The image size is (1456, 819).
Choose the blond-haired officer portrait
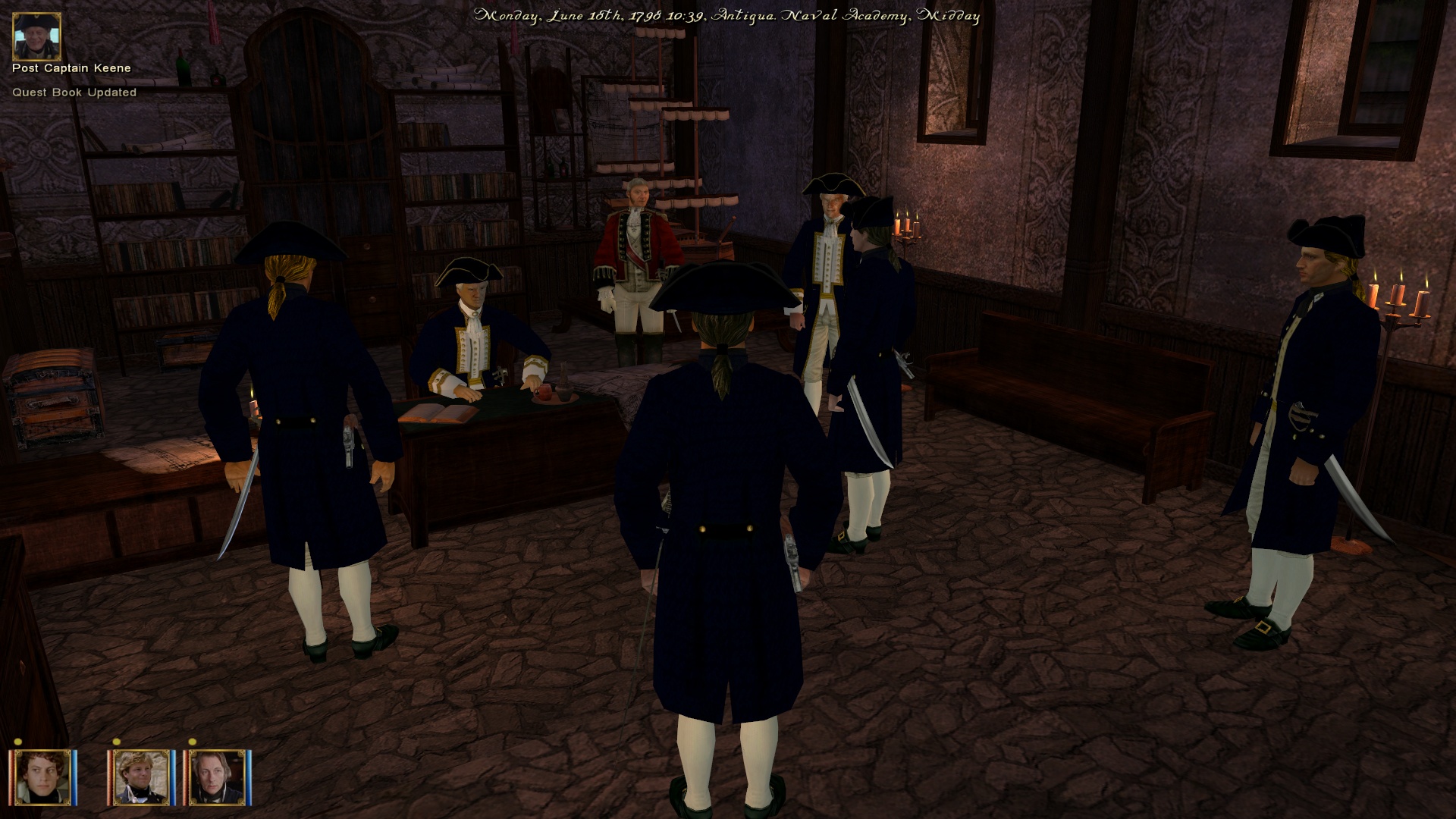[x=141, y=777]
